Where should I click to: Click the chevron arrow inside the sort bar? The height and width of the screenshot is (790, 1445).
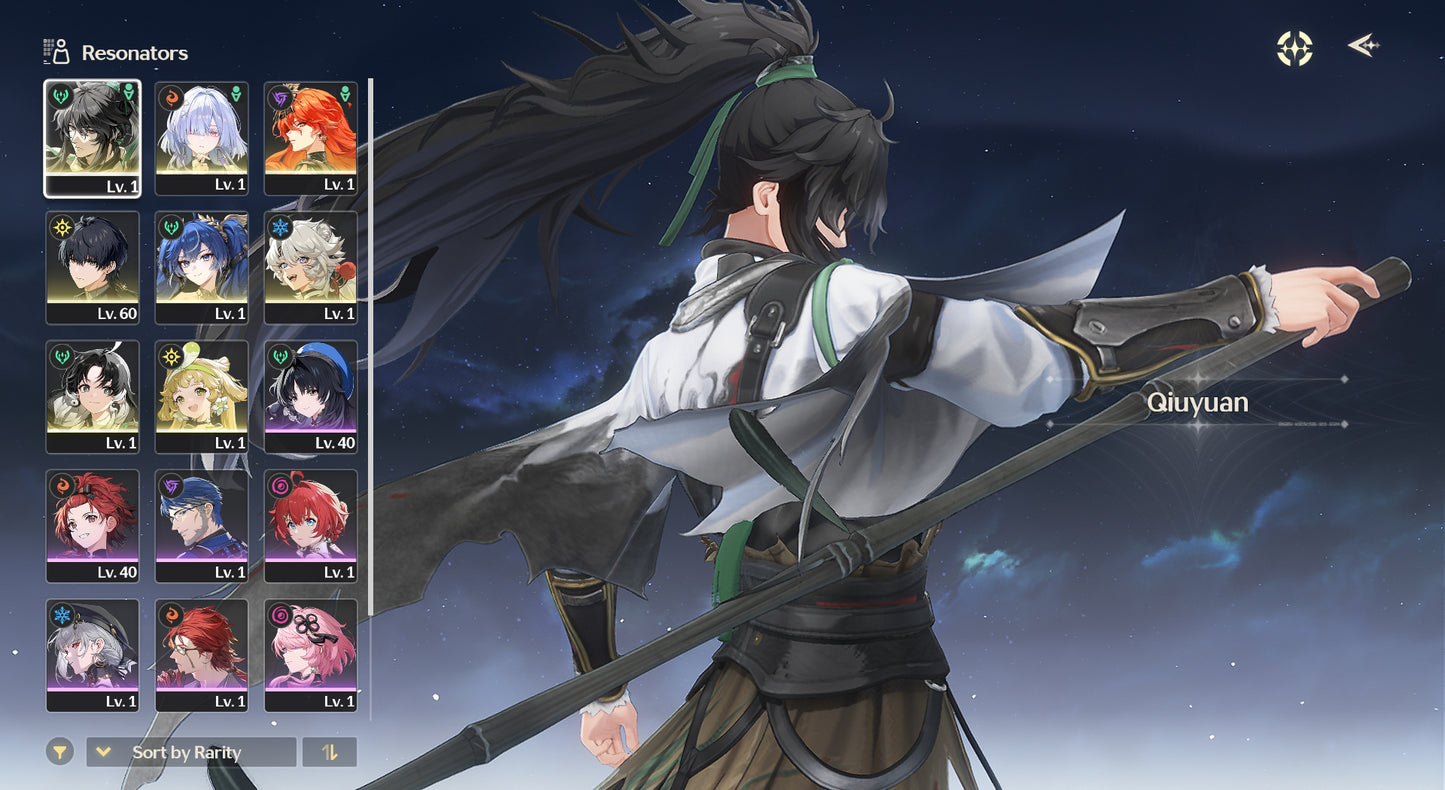pos(103,751)
